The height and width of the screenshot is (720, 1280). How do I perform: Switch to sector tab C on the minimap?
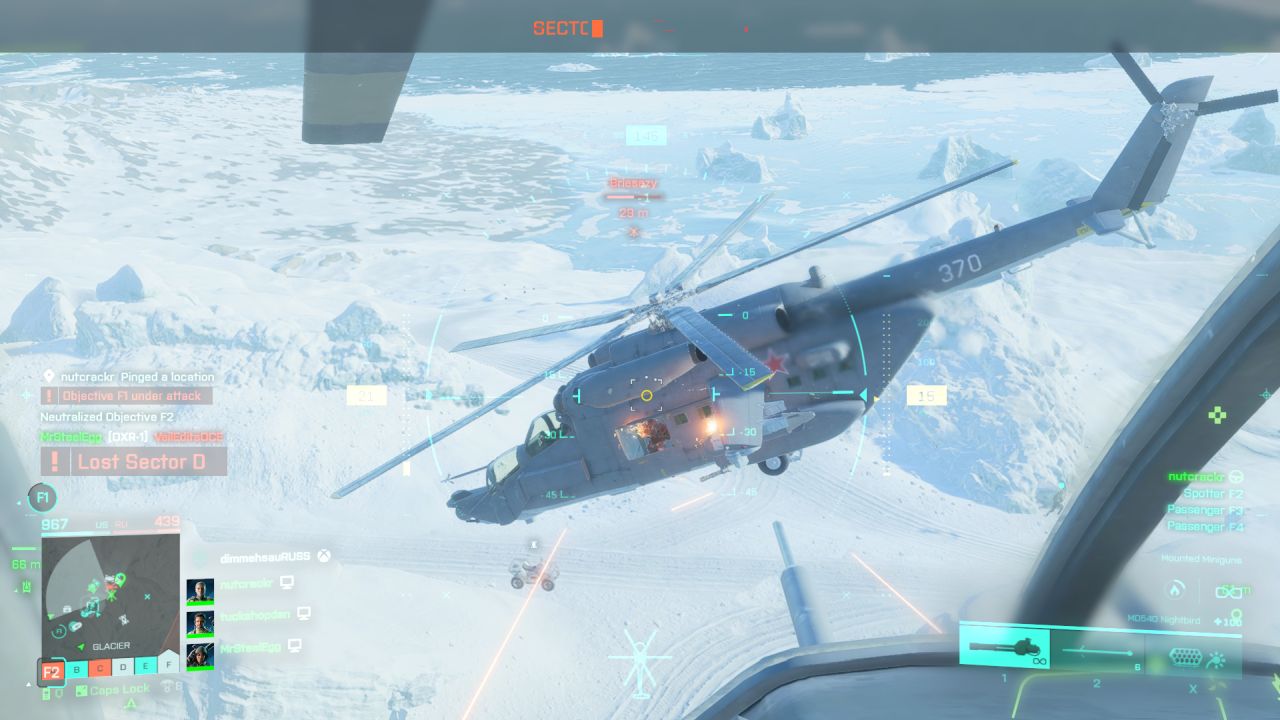[x=100, y=667]
